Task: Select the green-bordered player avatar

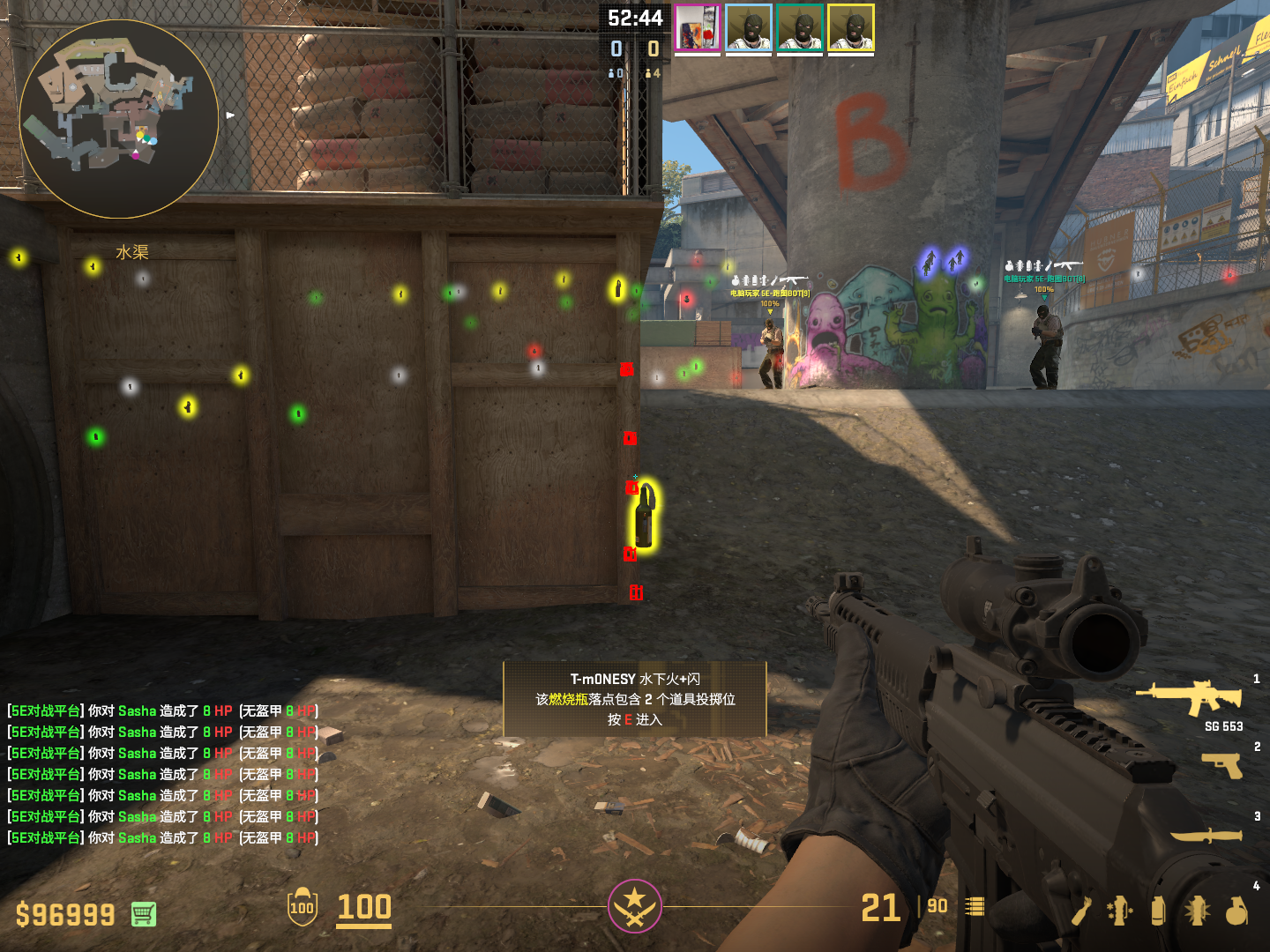Action: (x=800, y=27)
